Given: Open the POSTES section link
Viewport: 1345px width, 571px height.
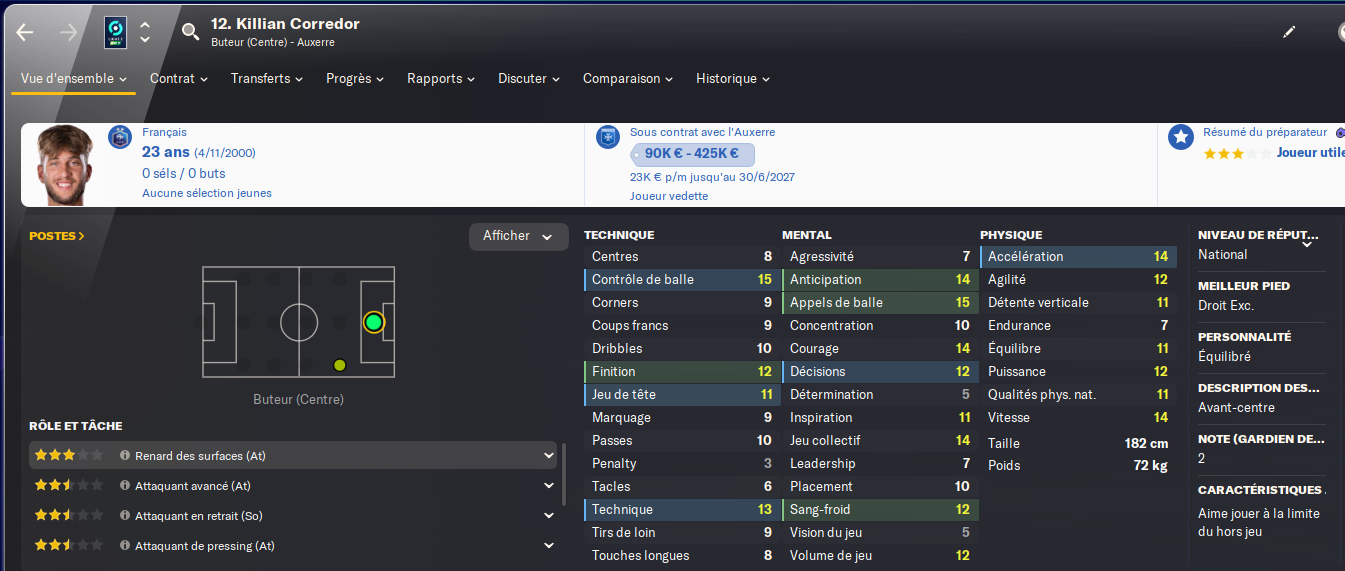Looking at the screenshot, I should coord(57,237).
